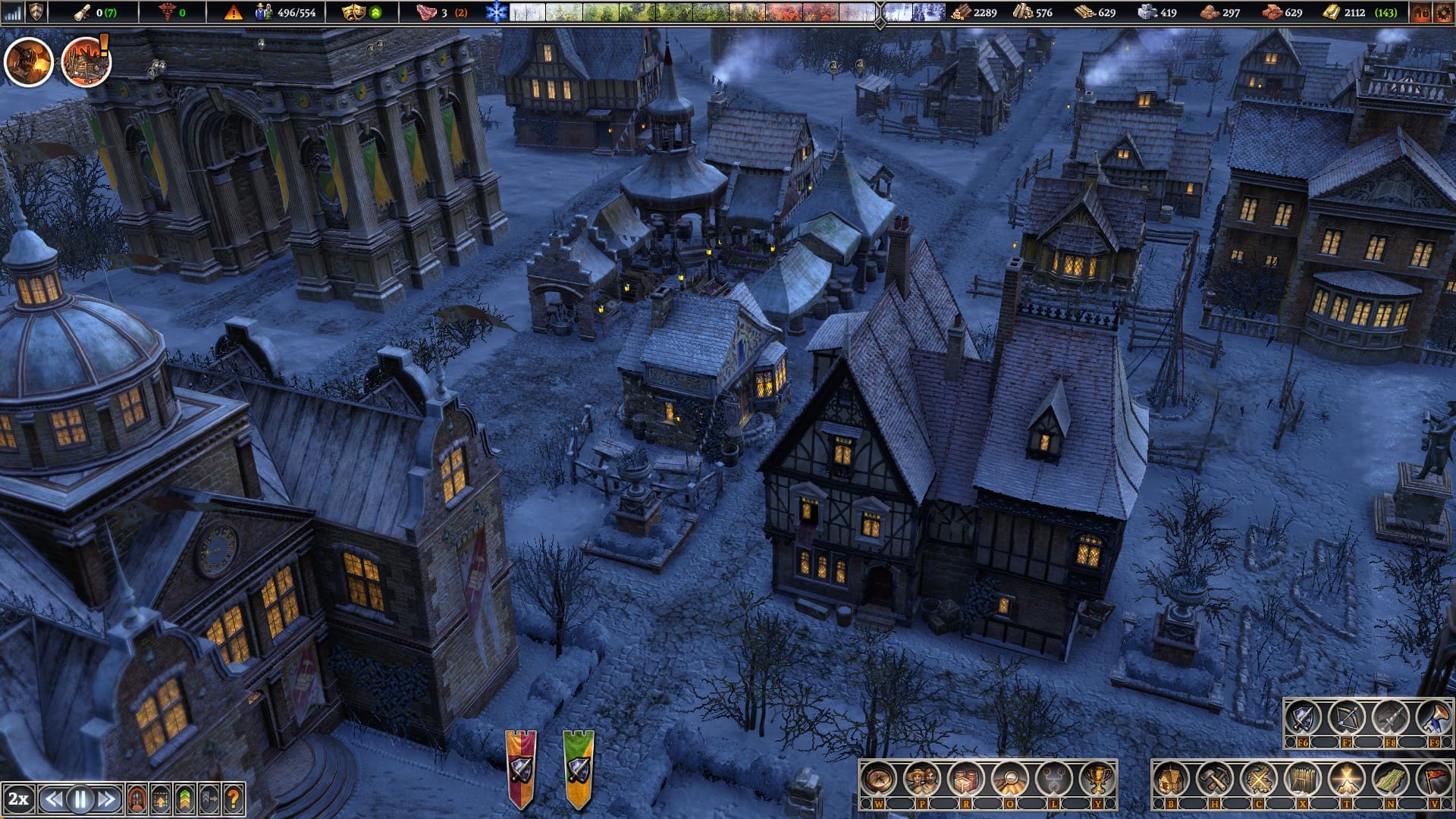Select the bow and arrow archer group

coord(1347,718)
